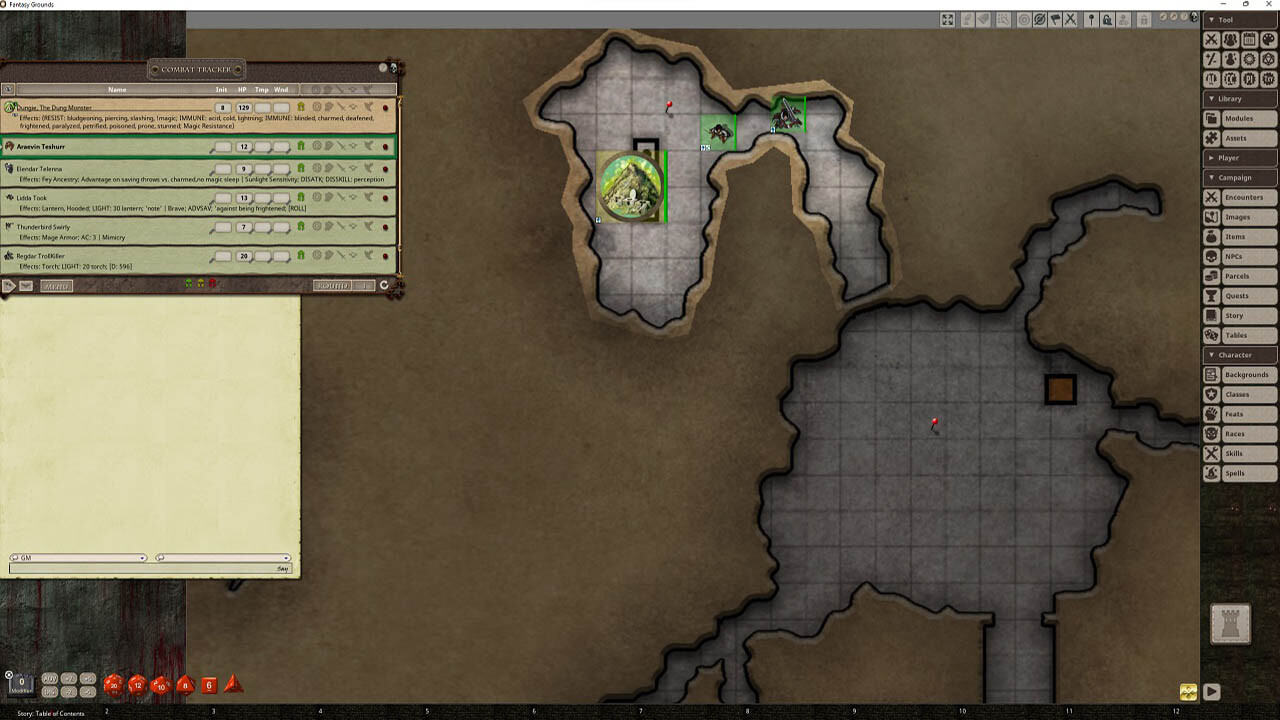Image resolution: width=1280 pixels, height=720 pixels.
Task: Select the flag pointer tool in the top toolbar
Action: coord(1055,18)
